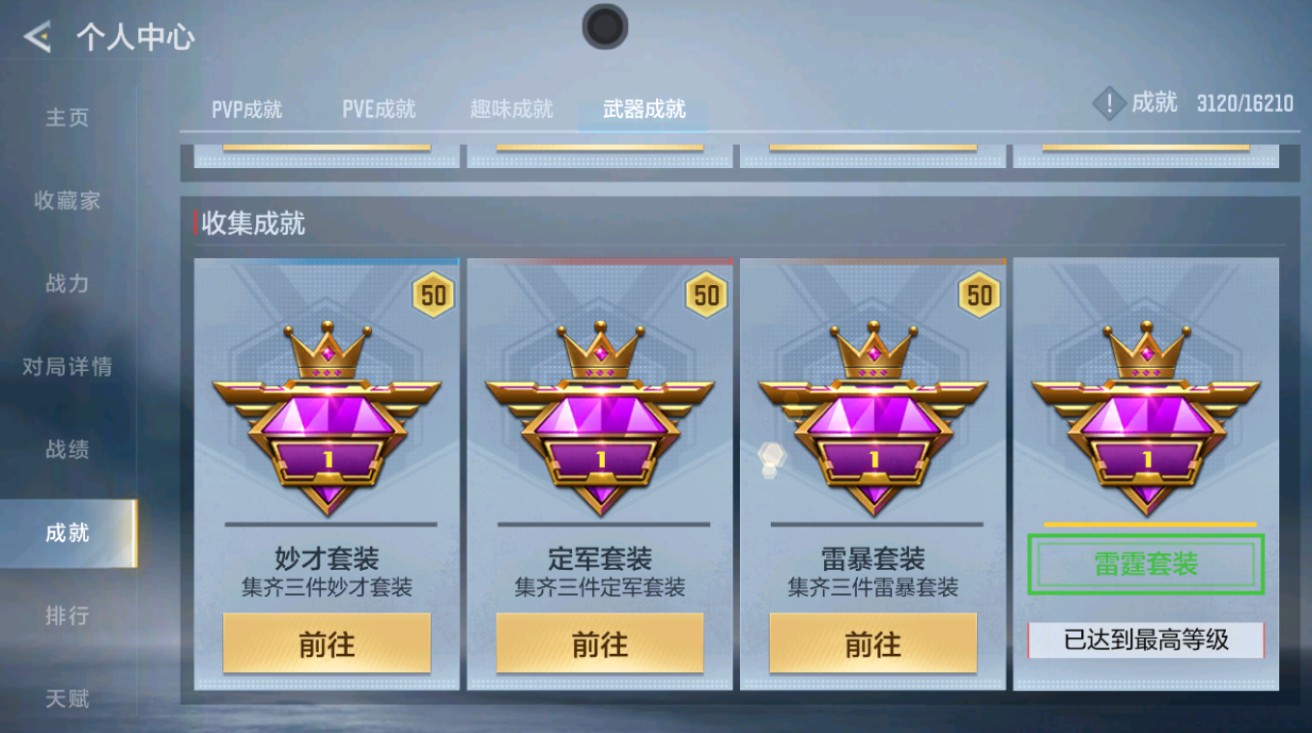This screenshot has height=733, width=1312.
Task: Tap the level 50 hexagon on 妙才套装 card
Action: click(x=432, y=295)
